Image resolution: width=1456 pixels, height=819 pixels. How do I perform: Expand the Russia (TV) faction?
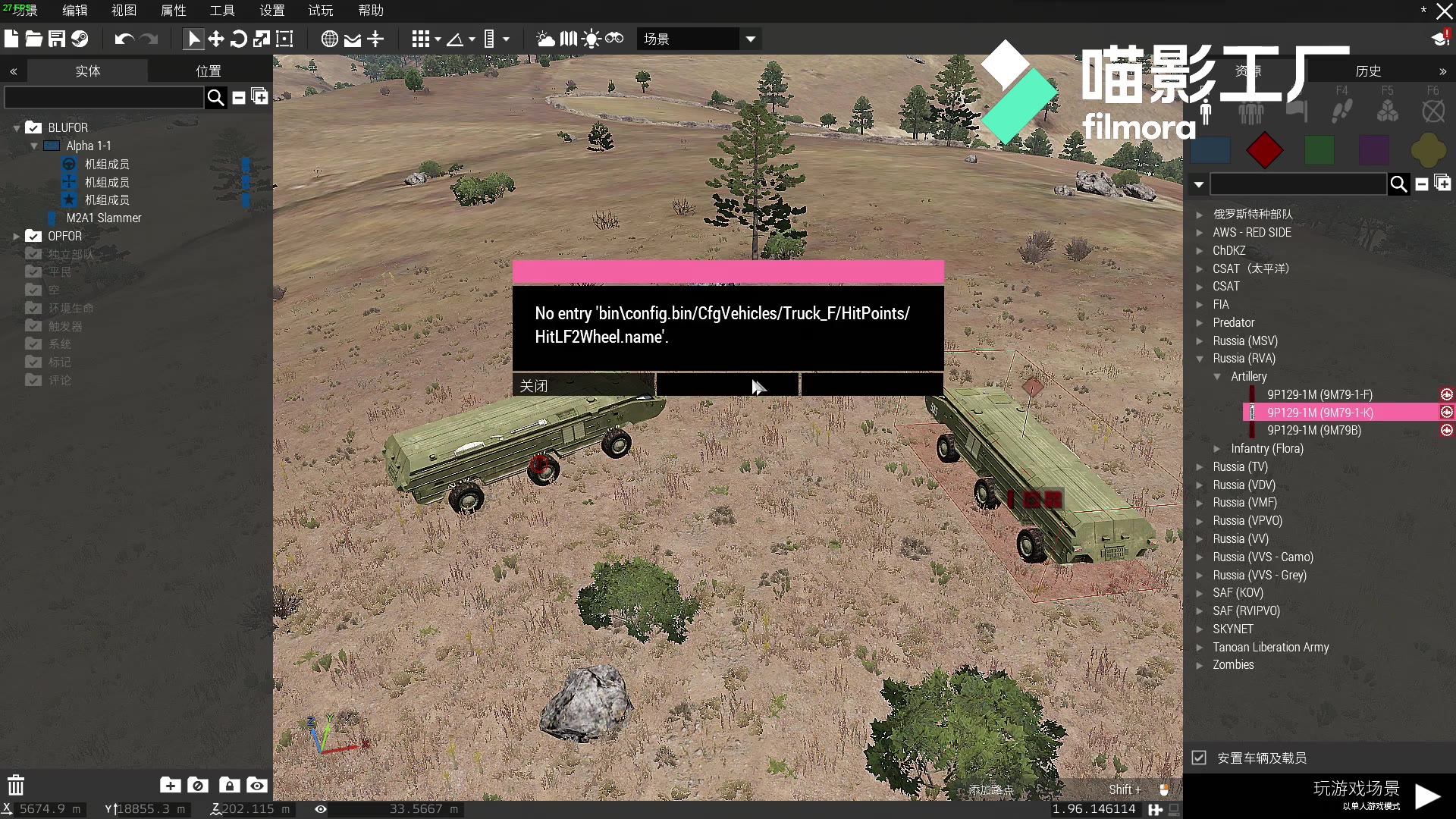coord(1200,467)
